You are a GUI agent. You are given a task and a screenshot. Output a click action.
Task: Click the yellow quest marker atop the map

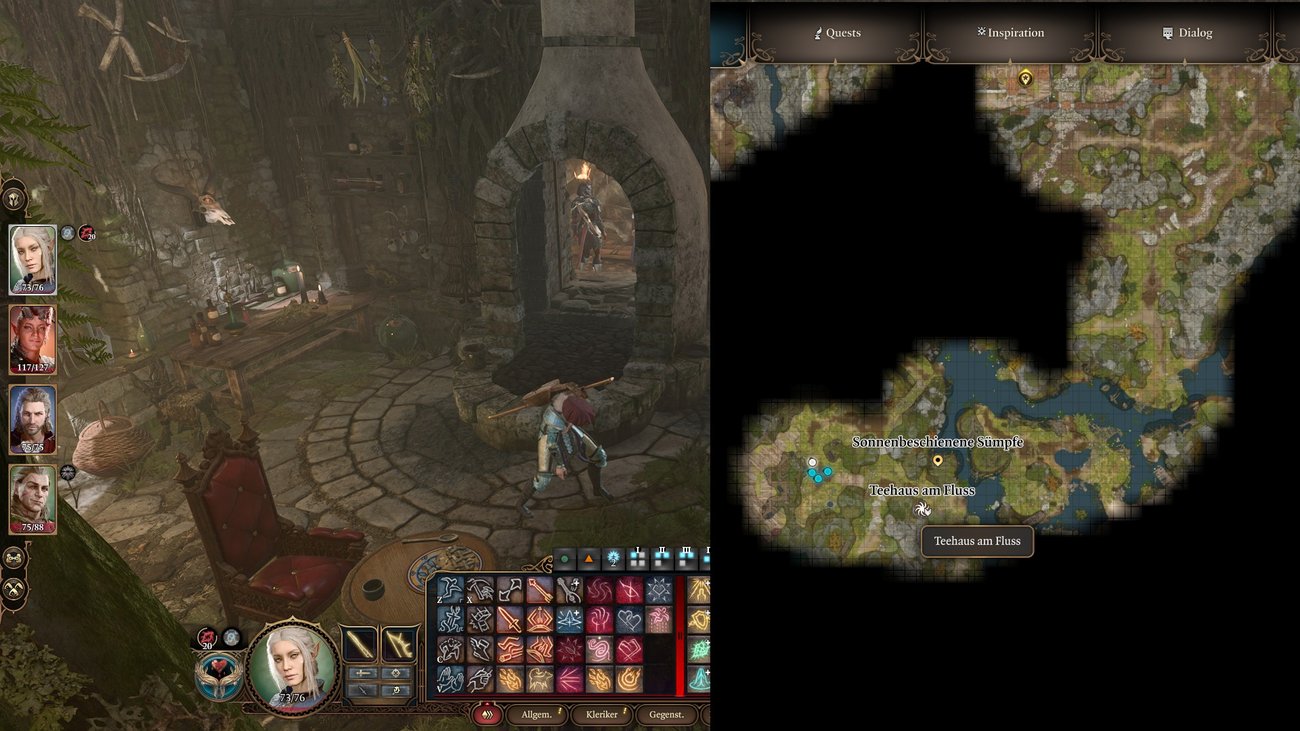(x=1025, y=78)
